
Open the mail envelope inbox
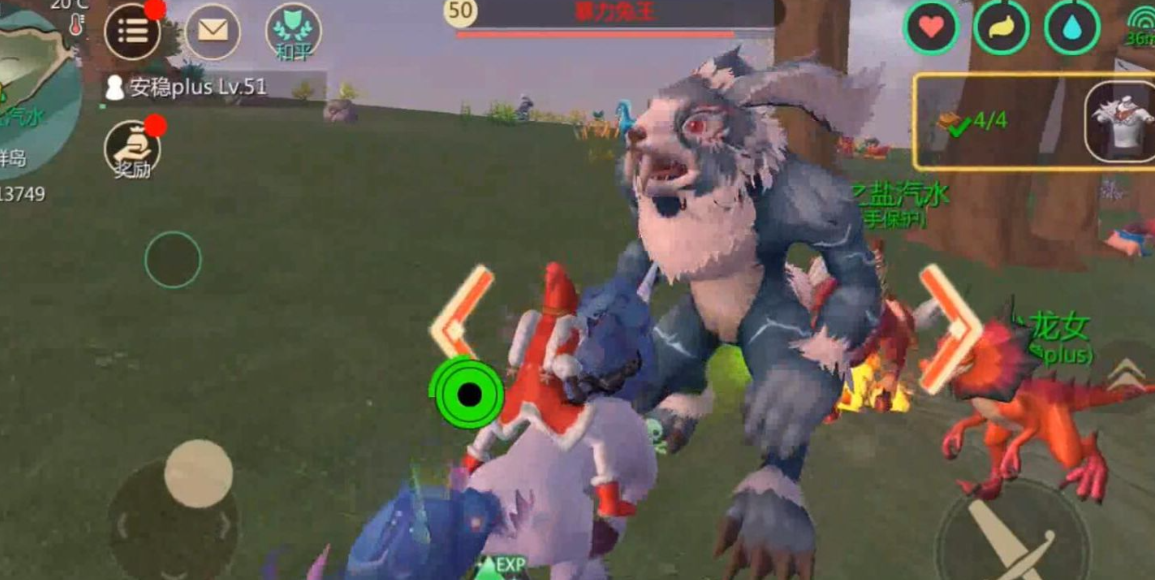212,31
